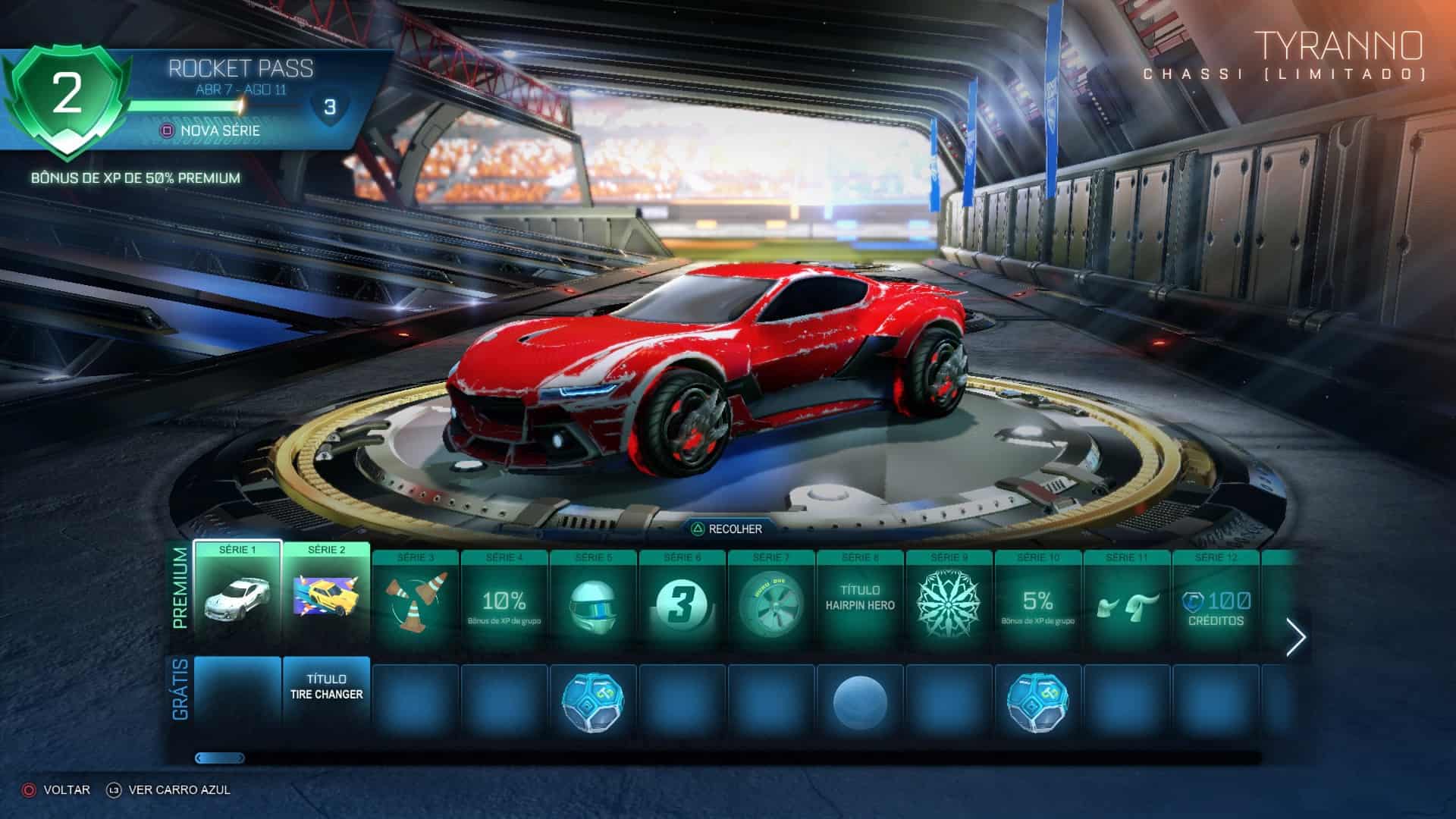Viewport: 1456px width, 819px height.
Task: Buy a tier with Nova Série
Action: coord(211,130)
